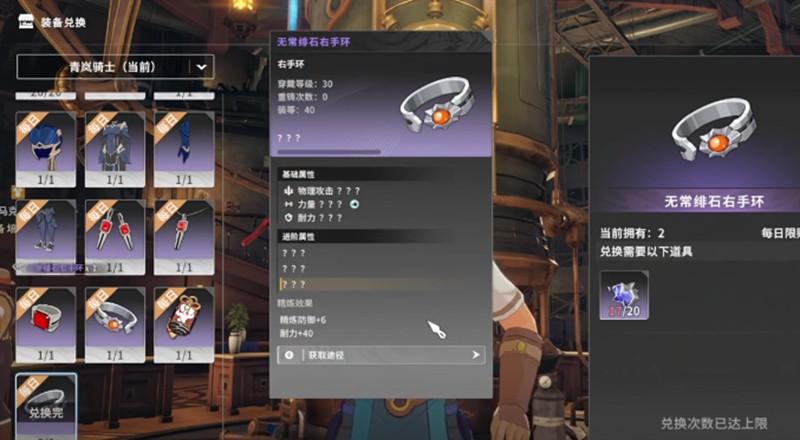Select the blue leg armor boots item
This screenshot has width=800, height=440.
point(46,234)
